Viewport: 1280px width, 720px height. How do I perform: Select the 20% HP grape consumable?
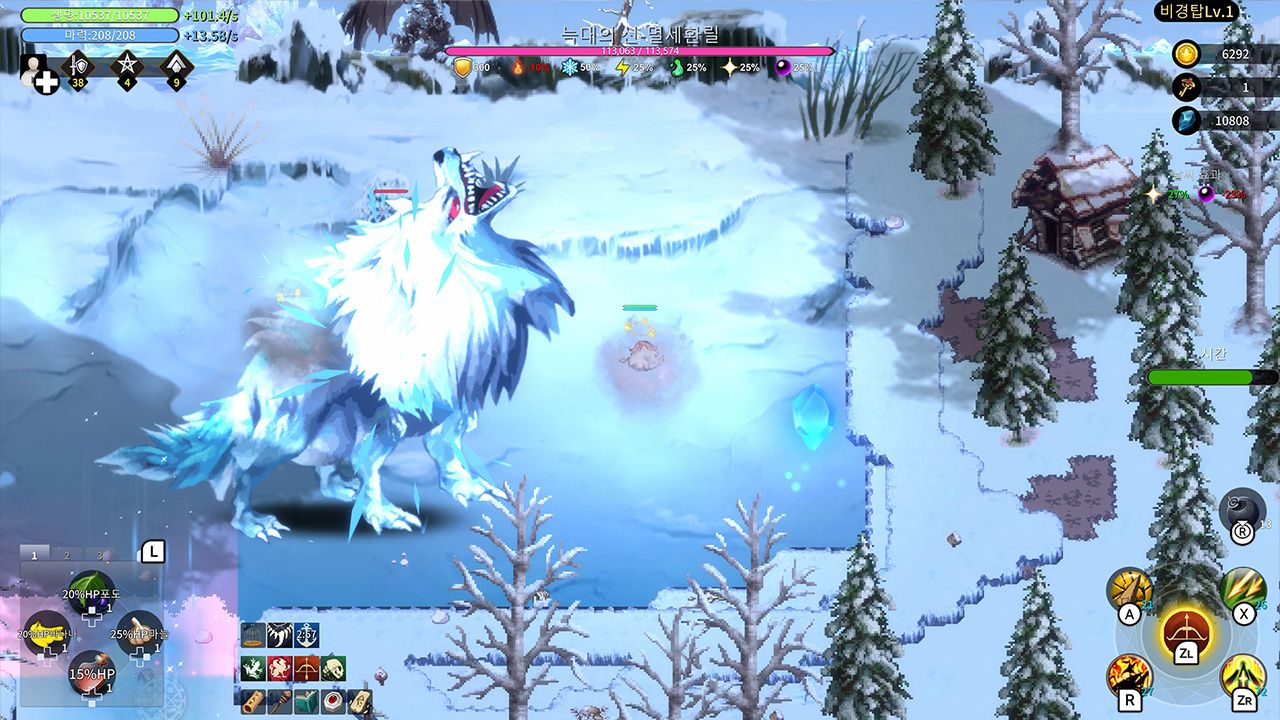point(91,591)
